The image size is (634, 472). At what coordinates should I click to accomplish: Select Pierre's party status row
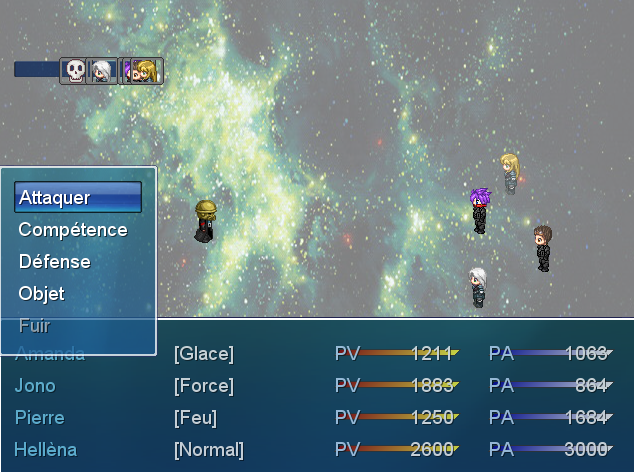[x=313, y=418]
